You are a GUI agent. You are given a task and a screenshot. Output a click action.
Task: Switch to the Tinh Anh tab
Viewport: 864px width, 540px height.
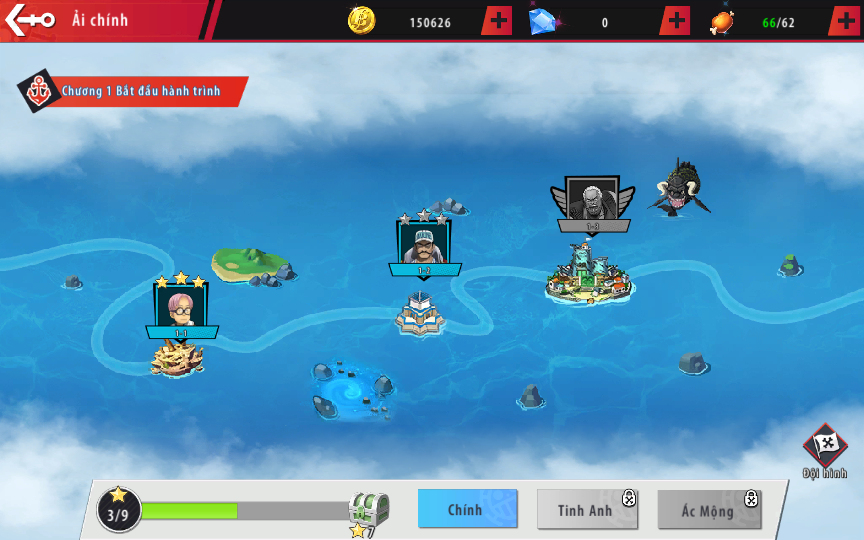(x=587, y=509)
